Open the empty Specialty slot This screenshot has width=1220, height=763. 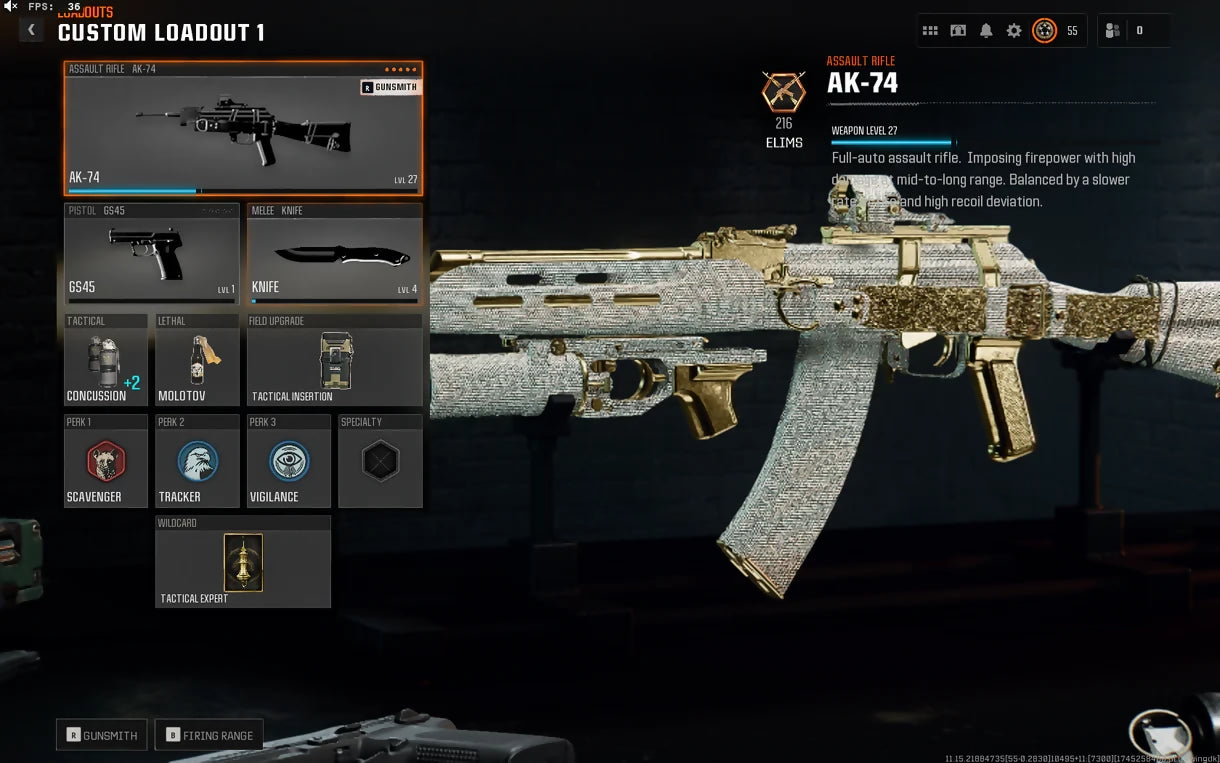pyautogui.click(x=380, y=462)
